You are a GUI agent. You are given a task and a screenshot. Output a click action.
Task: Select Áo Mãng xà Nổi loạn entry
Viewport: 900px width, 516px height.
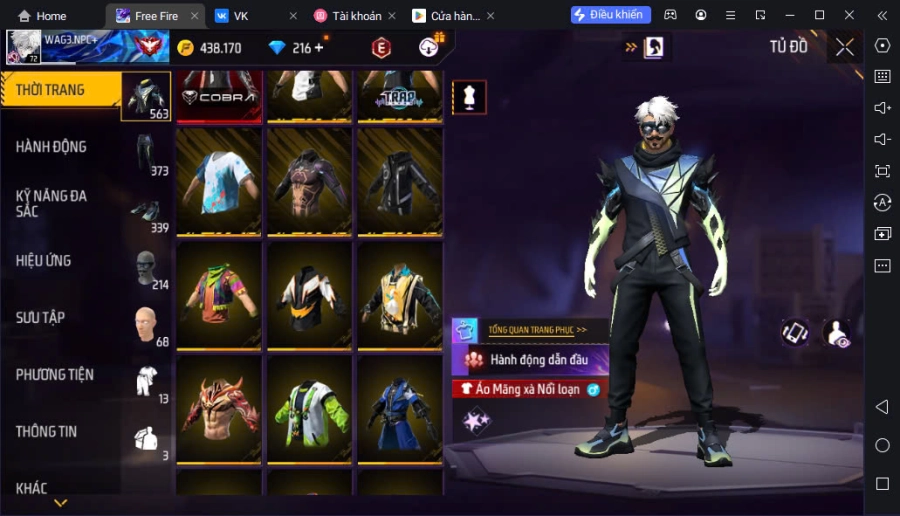528,389
